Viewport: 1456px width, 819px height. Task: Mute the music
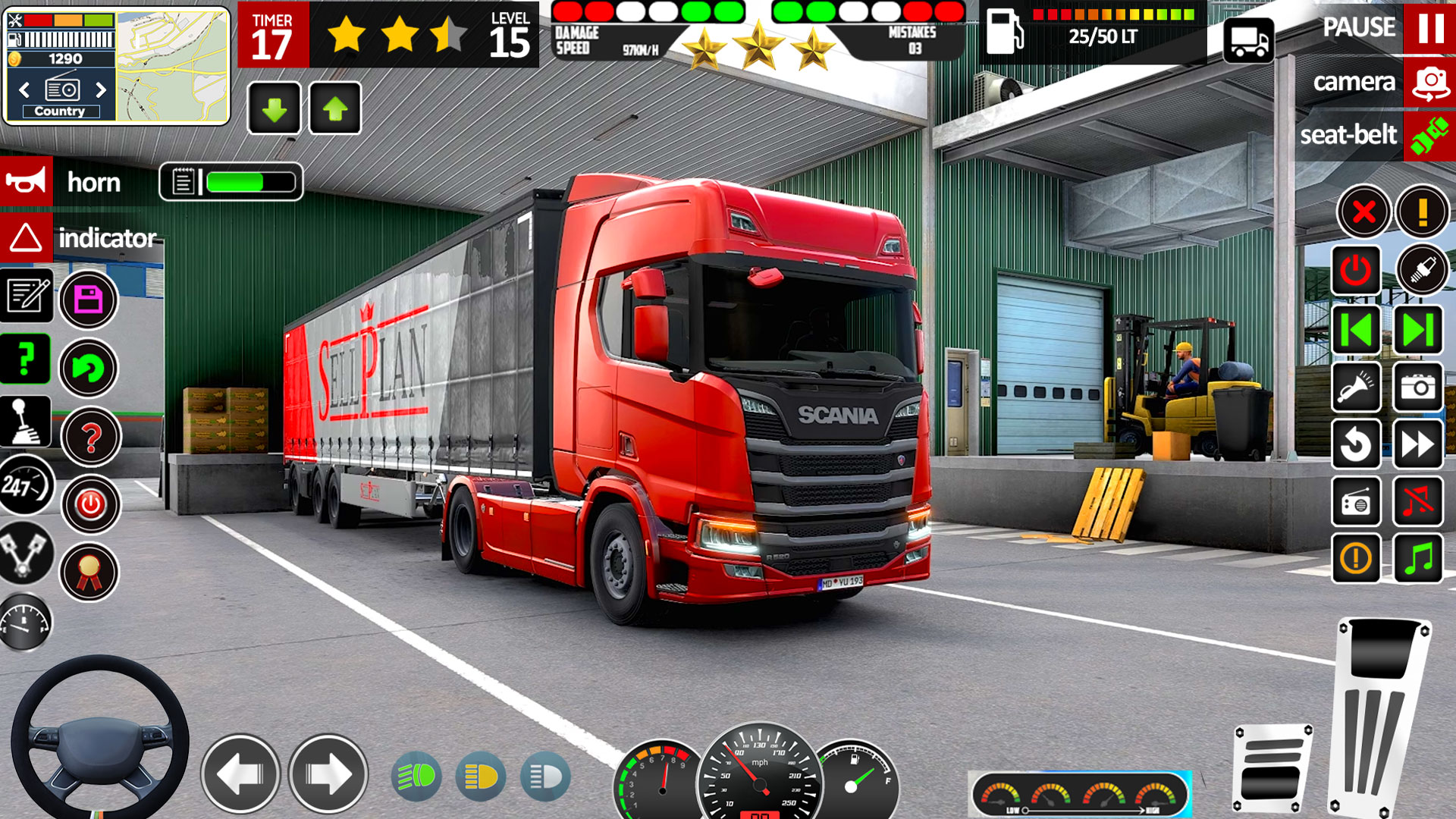[1418, 502]
